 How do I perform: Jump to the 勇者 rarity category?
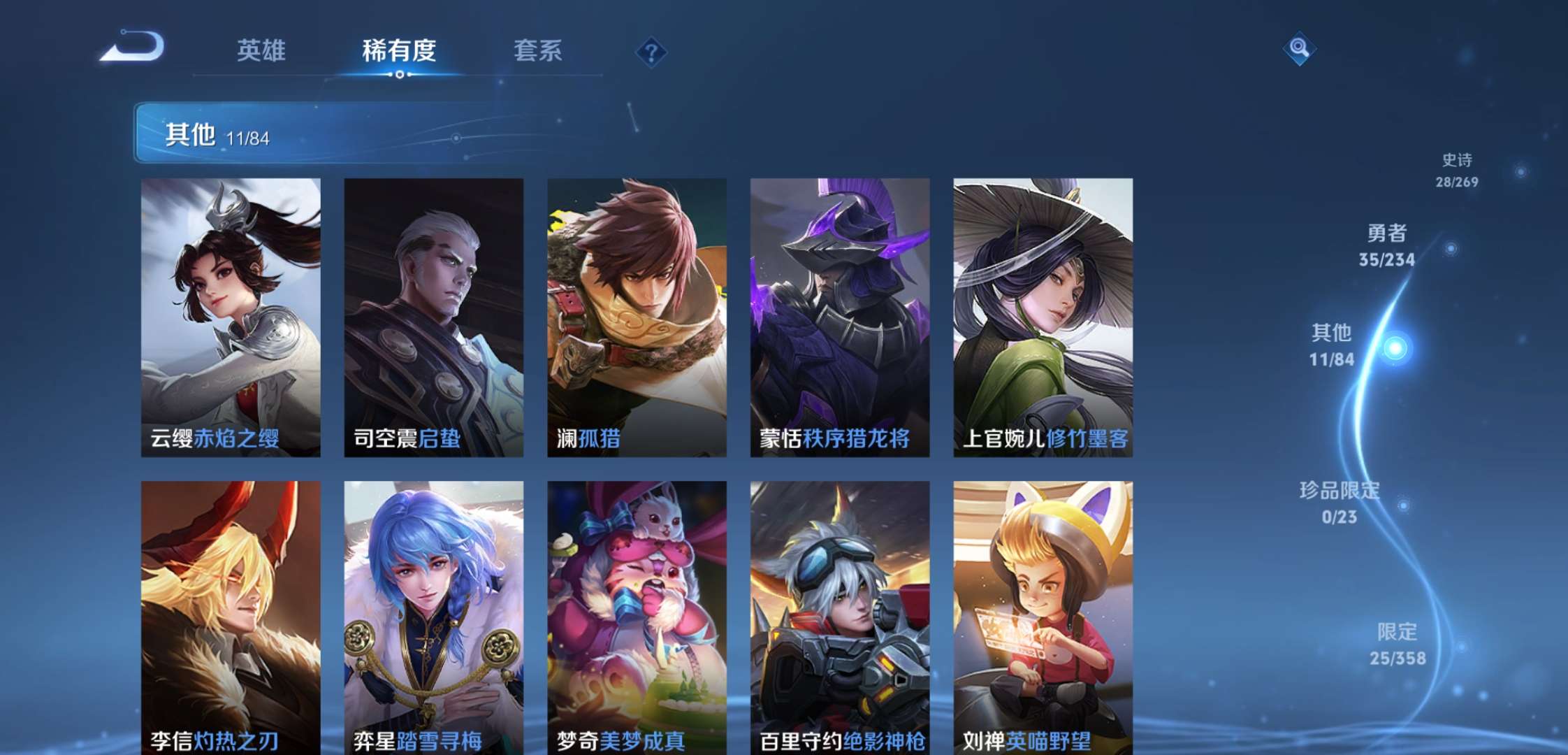point(1387,245)
